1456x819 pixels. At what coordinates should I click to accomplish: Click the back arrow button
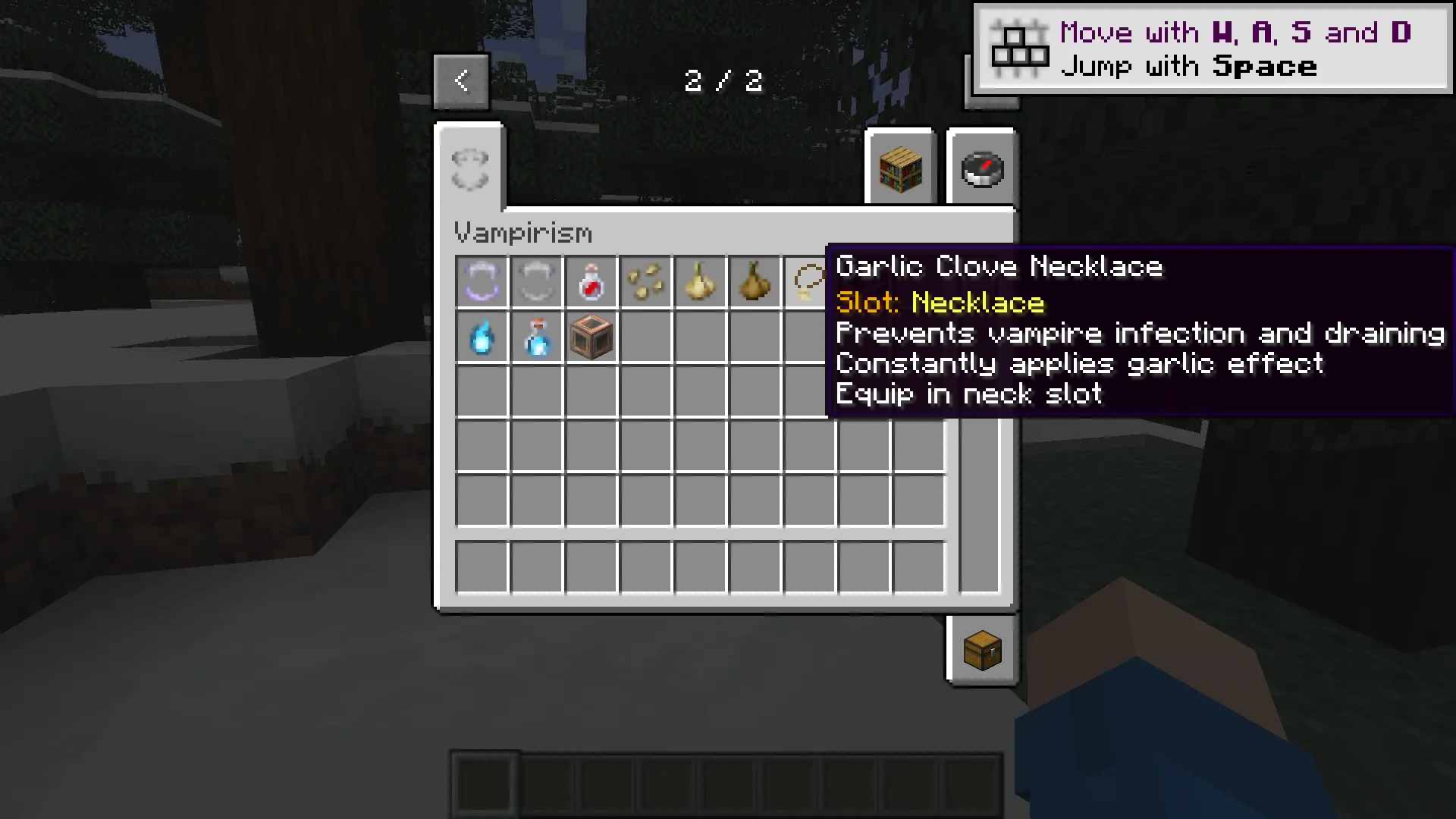point(461,80)
